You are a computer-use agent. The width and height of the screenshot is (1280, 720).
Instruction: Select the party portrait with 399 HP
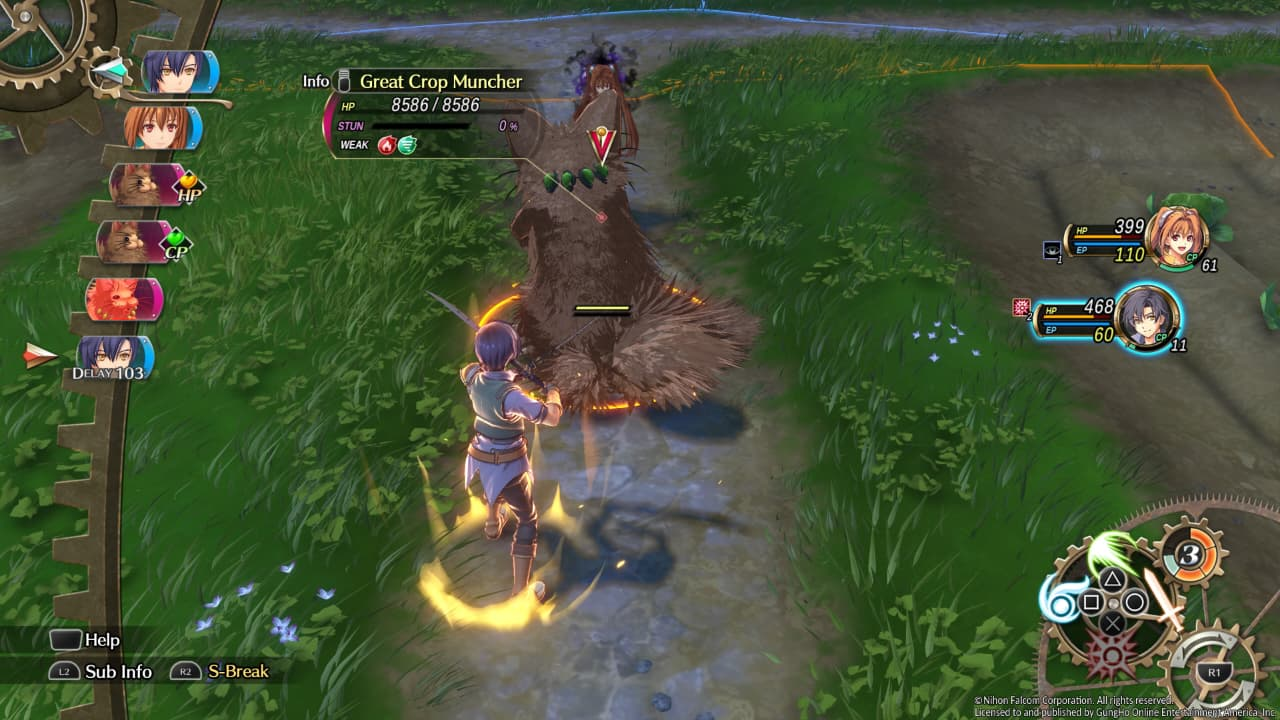pyautogui.click(x=1176, y=238)
